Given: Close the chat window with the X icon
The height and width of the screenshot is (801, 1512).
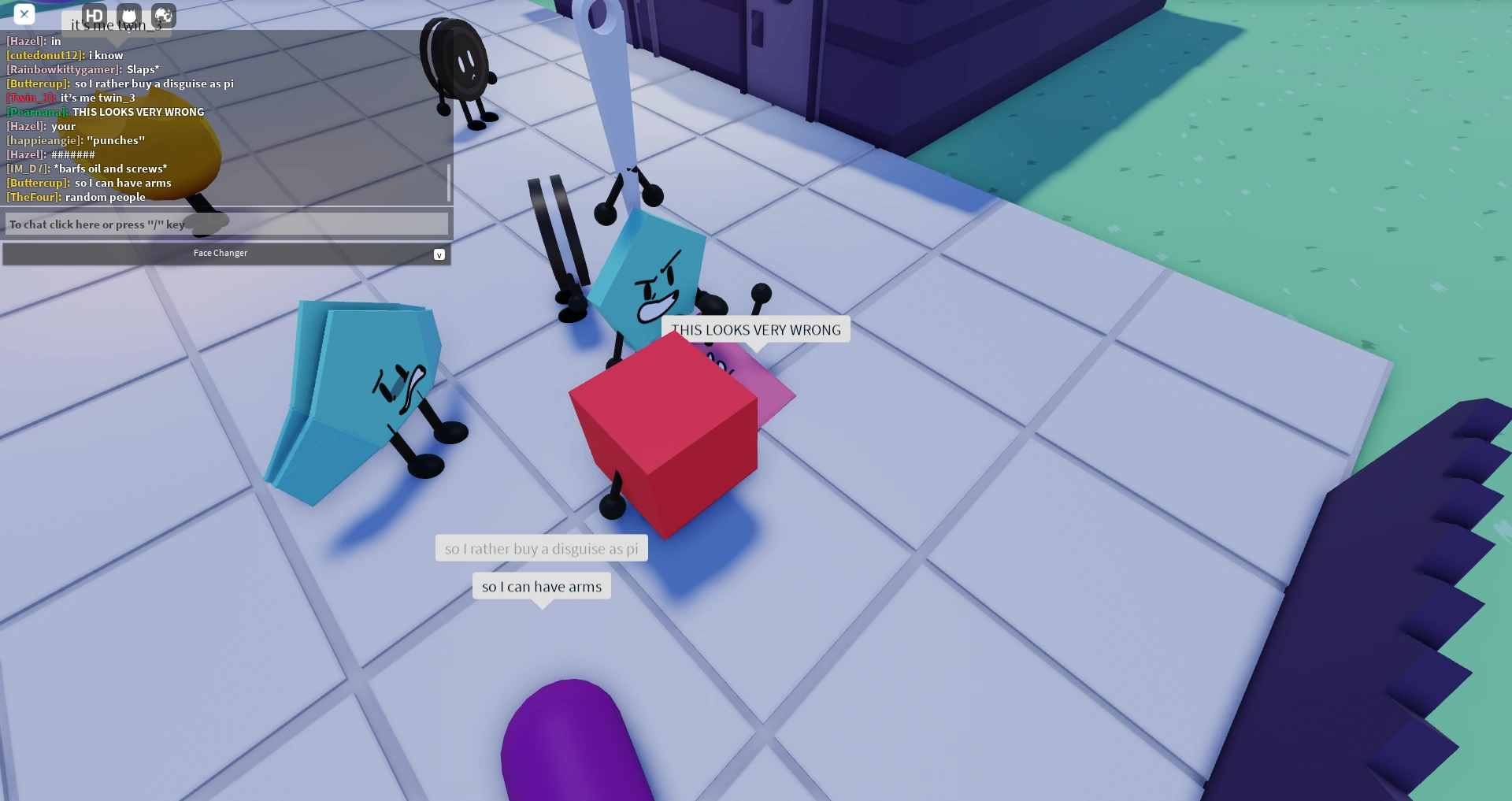Looking at the screenshot, I should pos(25,14).
